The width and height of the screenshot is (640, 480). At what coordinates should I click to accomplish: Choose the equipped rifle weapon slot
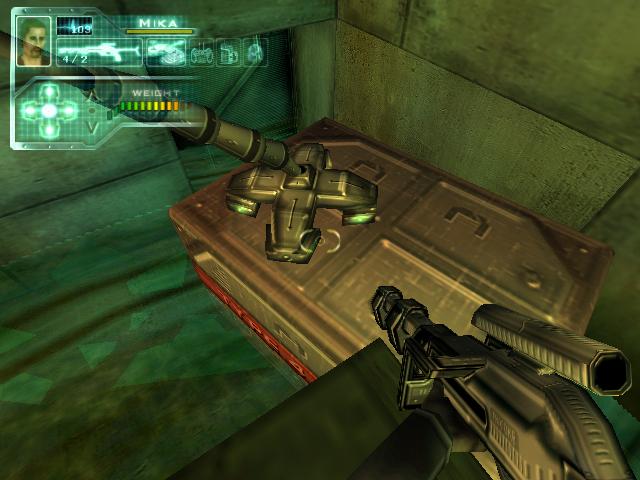99,52
